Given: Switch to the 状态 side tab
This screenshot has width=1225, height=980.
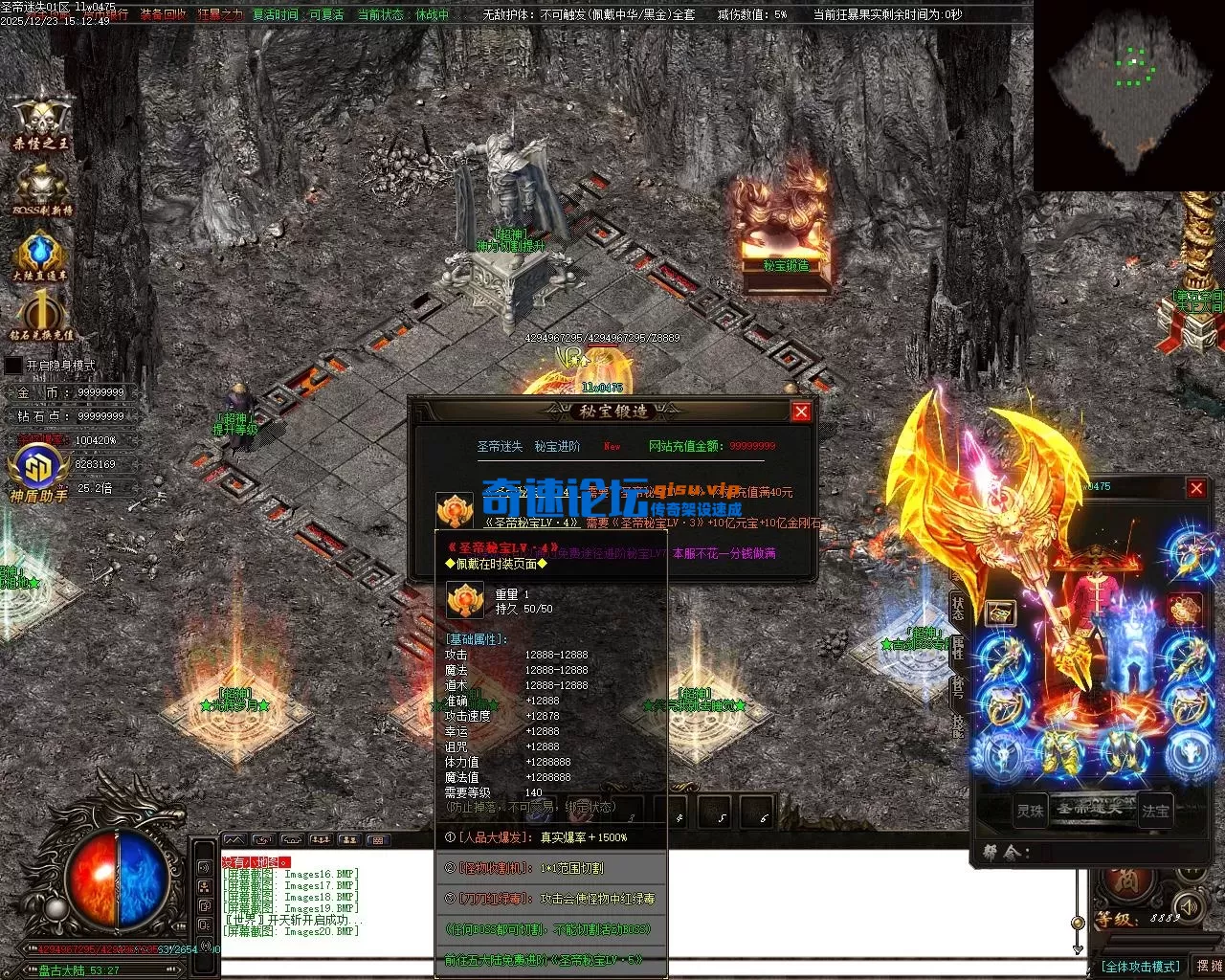Looking at the screenshot, I should tap(958, 606).
